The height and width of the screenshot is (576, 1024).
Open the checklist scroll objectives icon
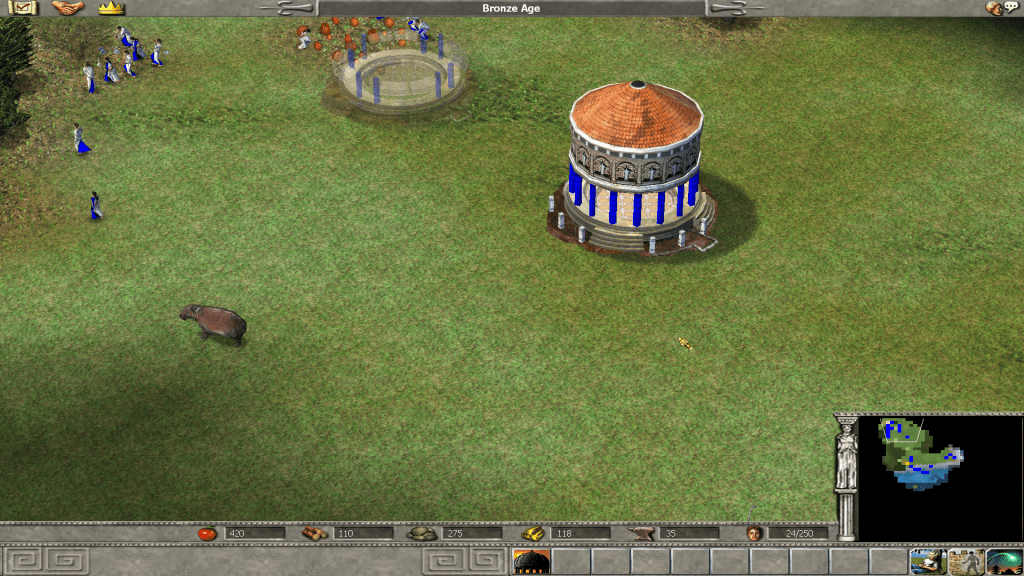click(x=21, y=8)
